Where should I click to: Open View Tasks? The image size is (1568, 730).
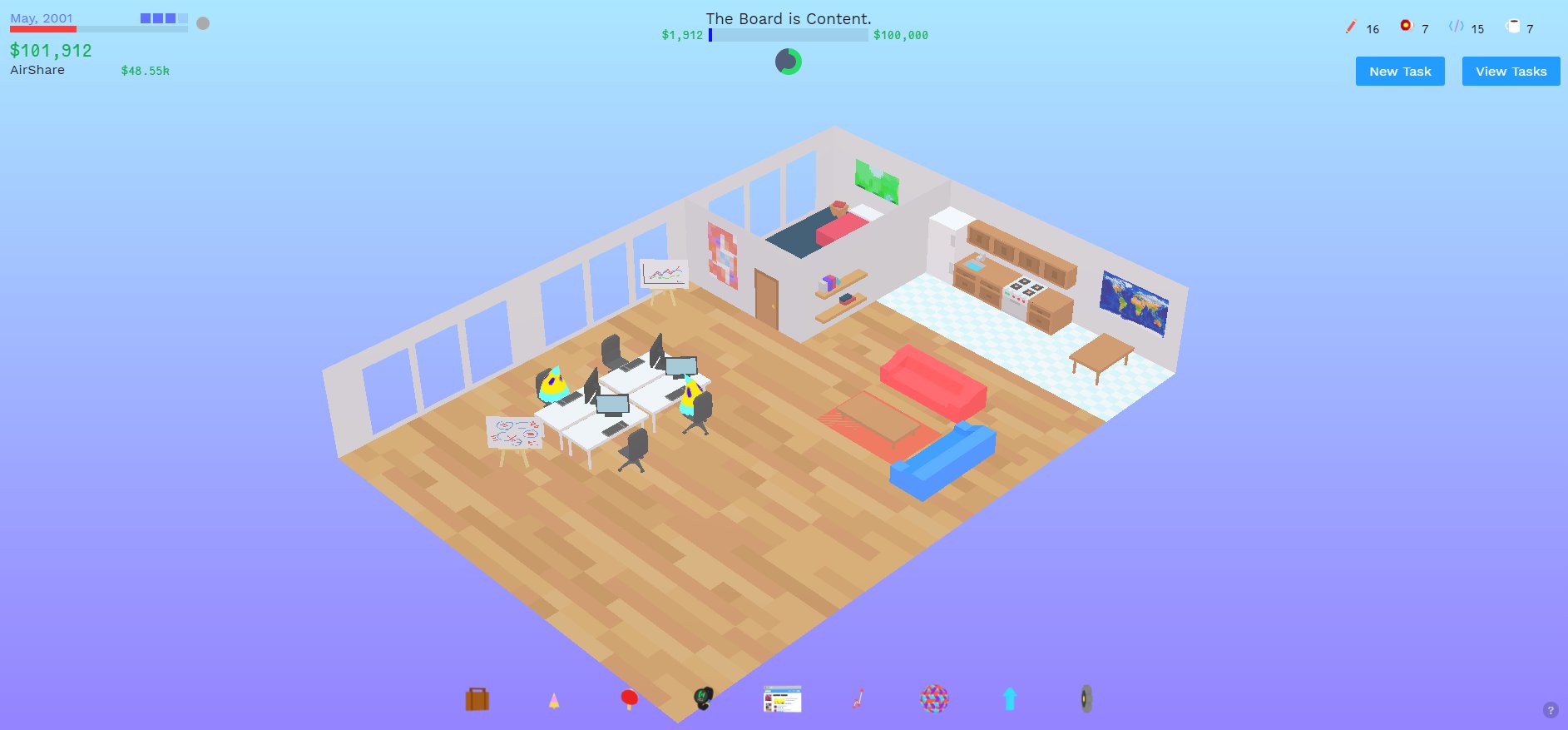1510,71
